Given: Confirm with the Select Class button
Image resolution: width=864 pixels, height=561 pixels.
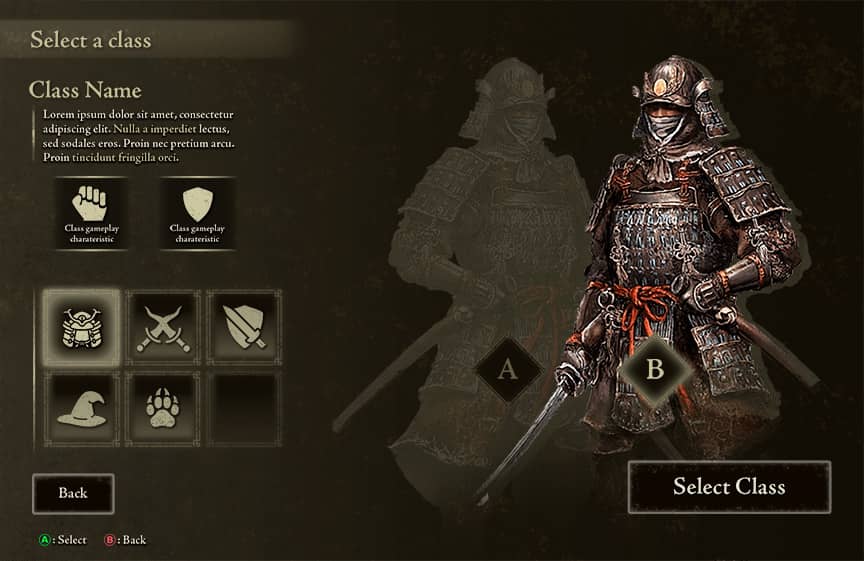Looking at the screenshot, I should pyautogui.click(x=729, y=487).
